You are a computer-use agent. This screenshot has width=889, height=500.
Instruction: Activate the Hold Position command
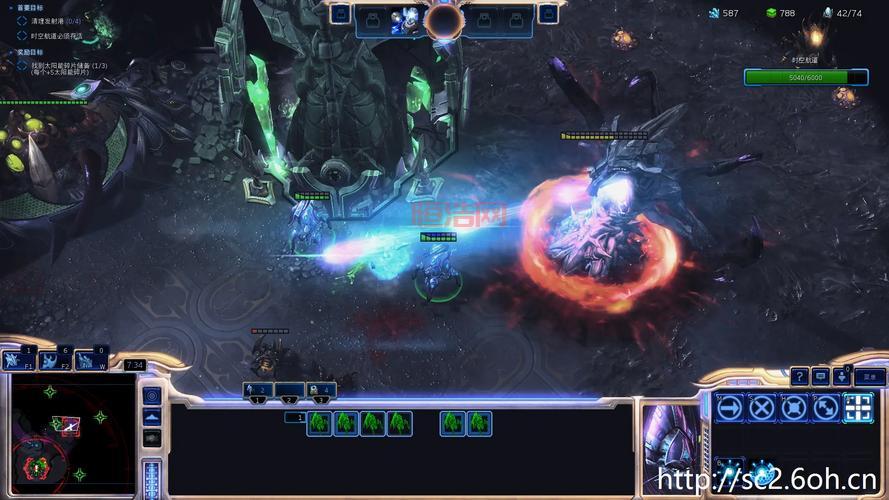click(x=794, y=407)
